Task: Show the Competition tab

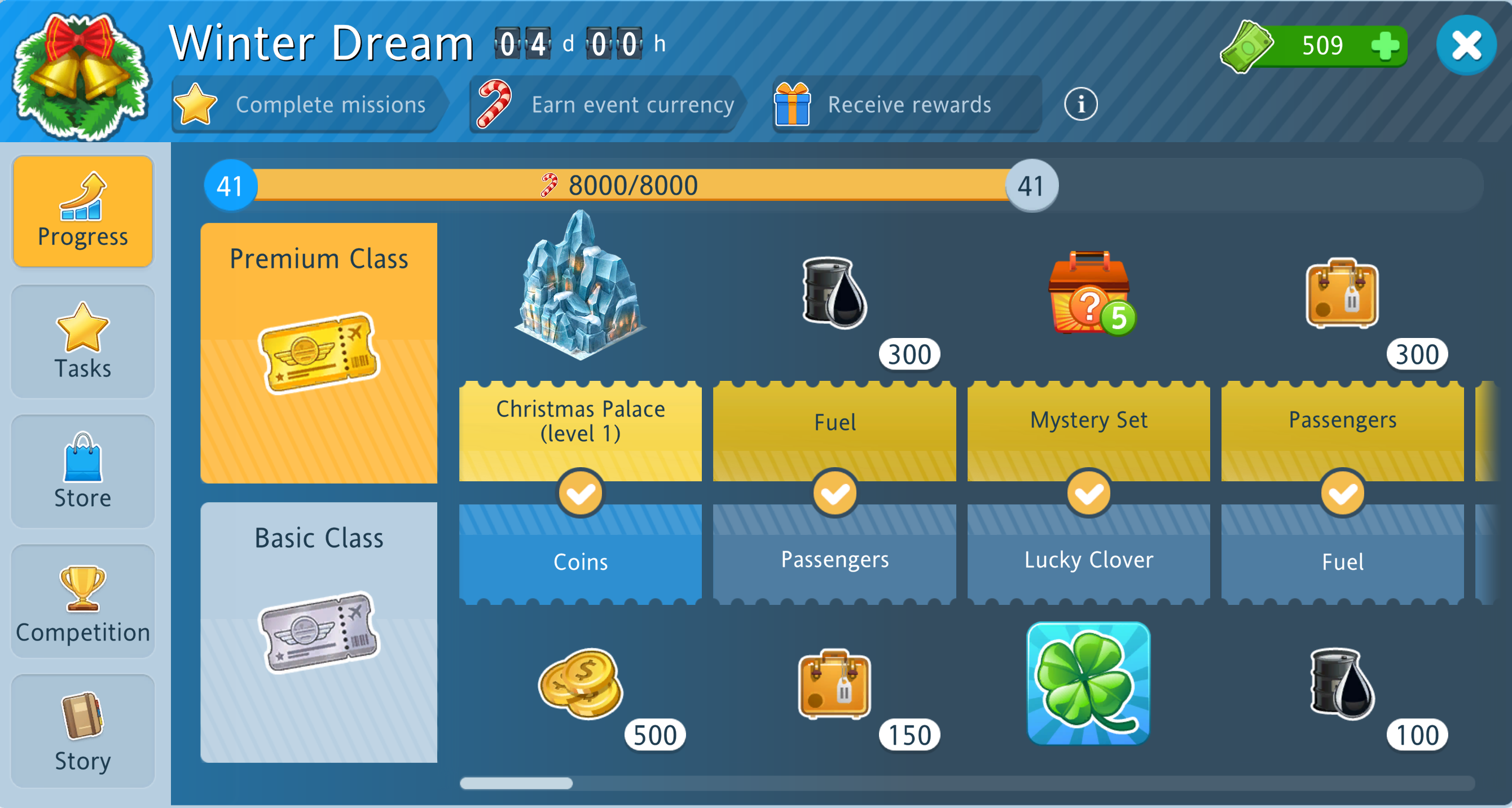Action: [x=83, y=601]
